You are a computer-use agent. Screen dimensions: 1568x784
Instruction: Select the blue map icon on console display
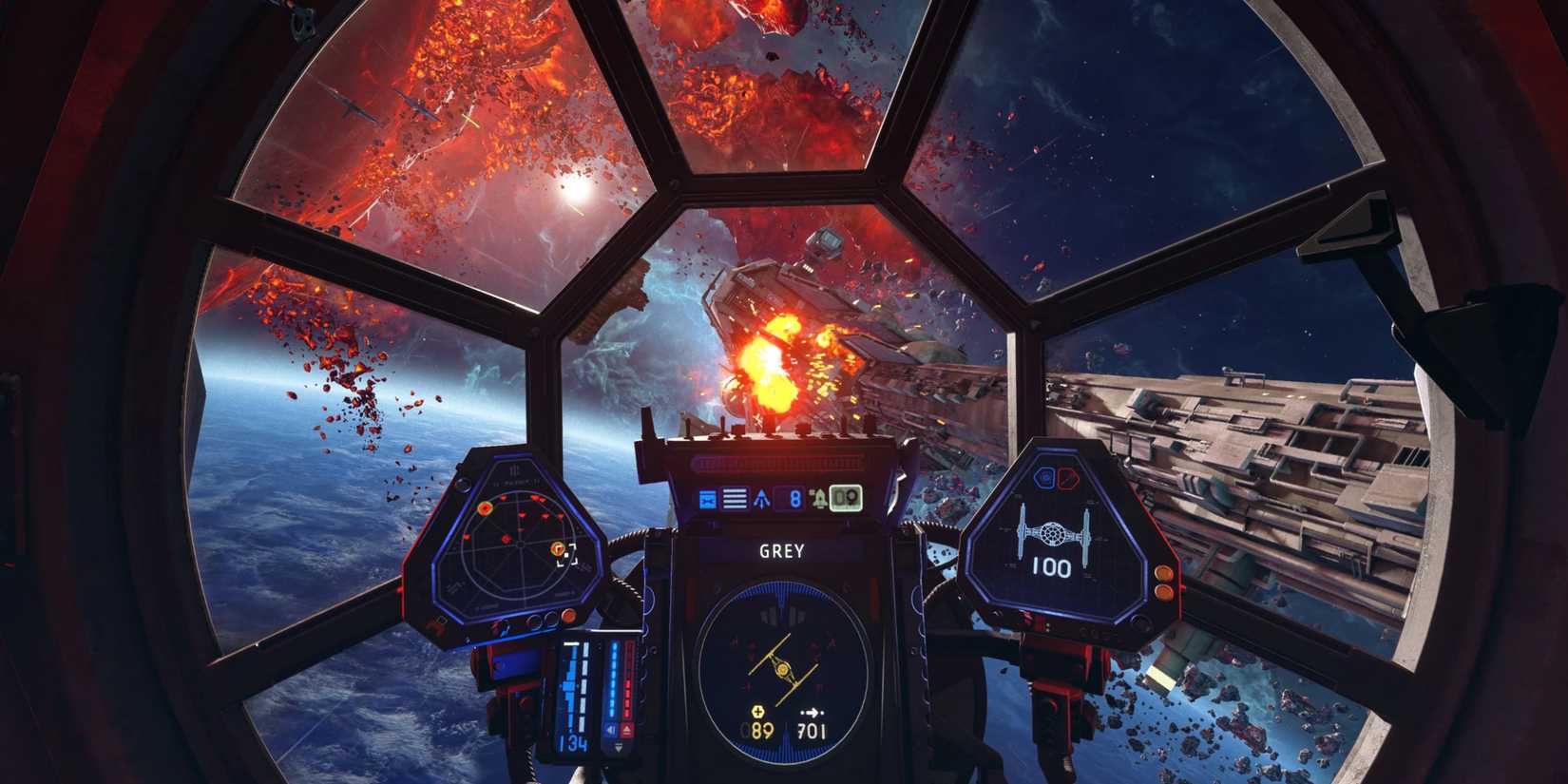(x=707, y=496)
